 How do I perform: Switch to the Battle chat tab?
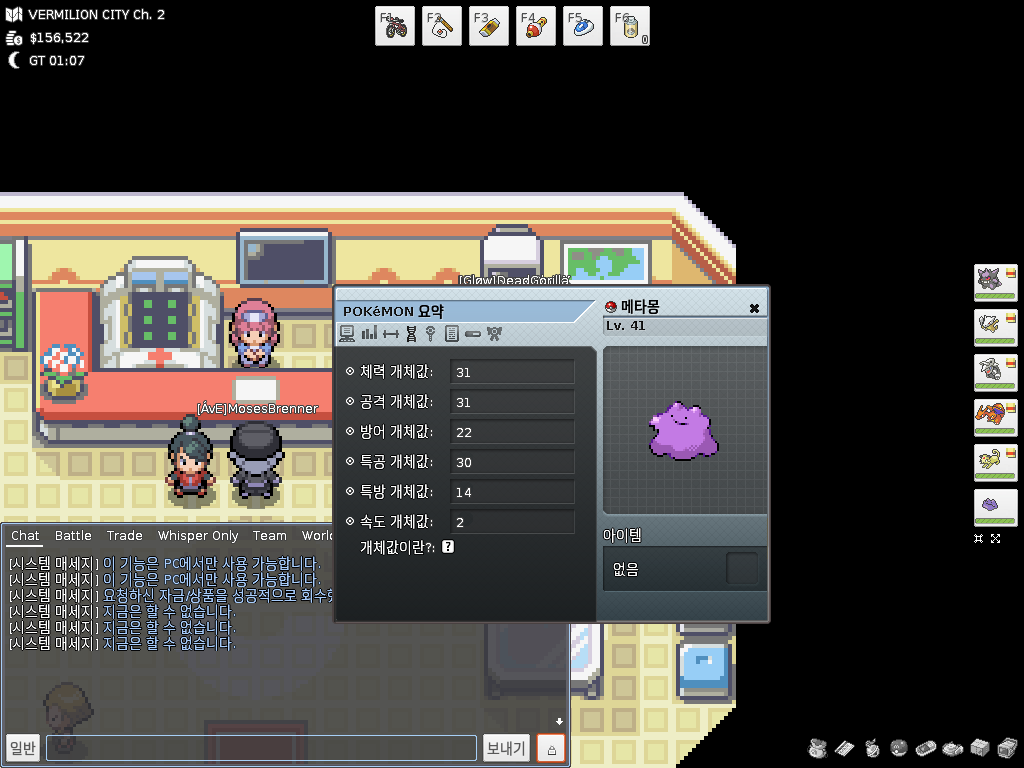[x=73, y=536]
